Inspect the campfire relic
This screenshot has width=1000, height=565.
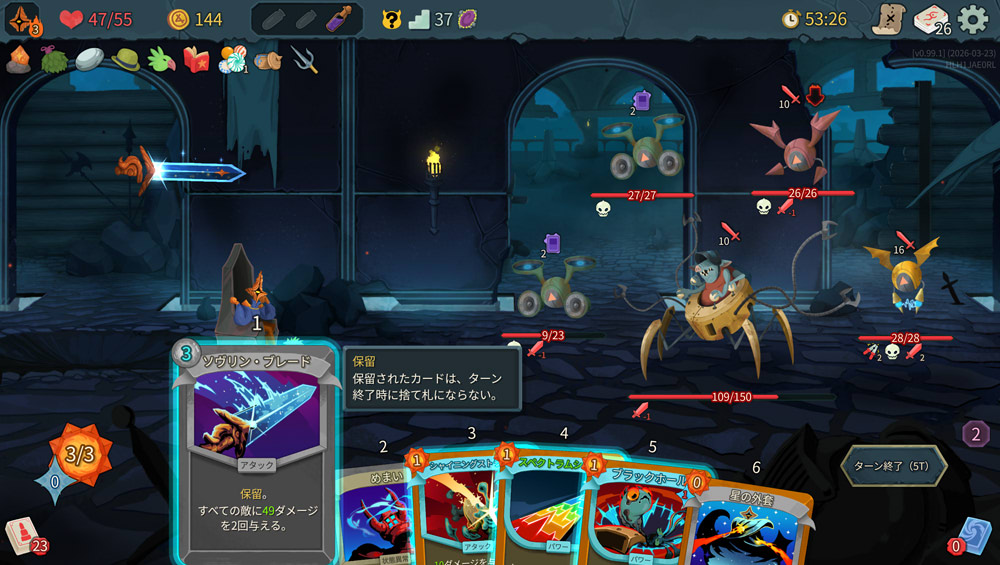coord(19,59)
